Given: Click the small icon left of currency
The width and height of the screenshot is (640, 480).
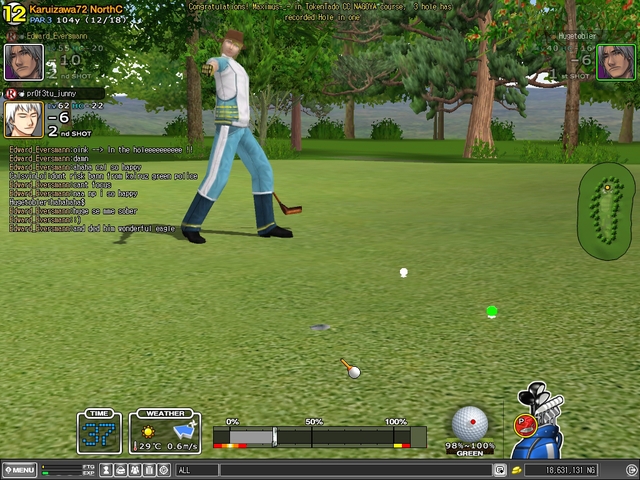Looking at the screenshot, I should click(500, 470).
